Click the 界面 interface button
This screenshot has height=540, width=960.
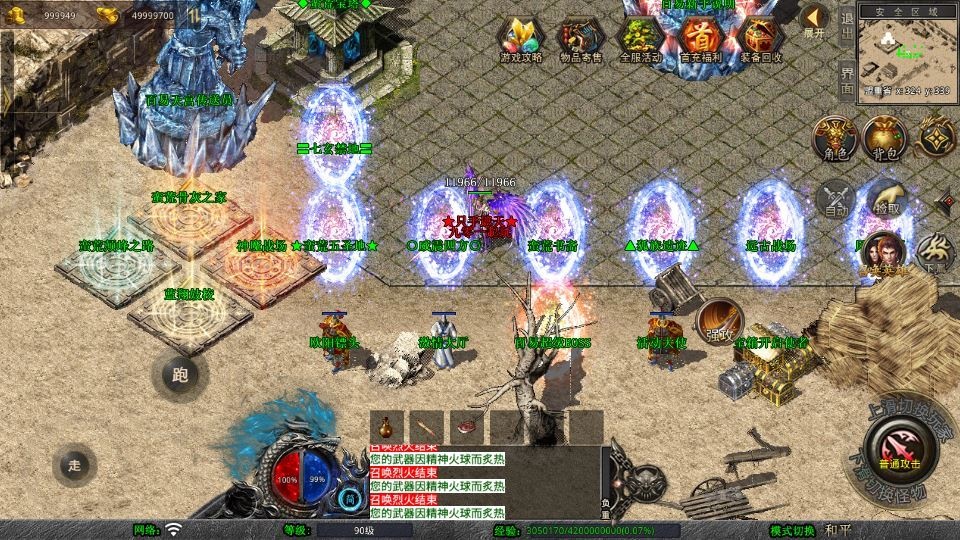pos(846,77)
